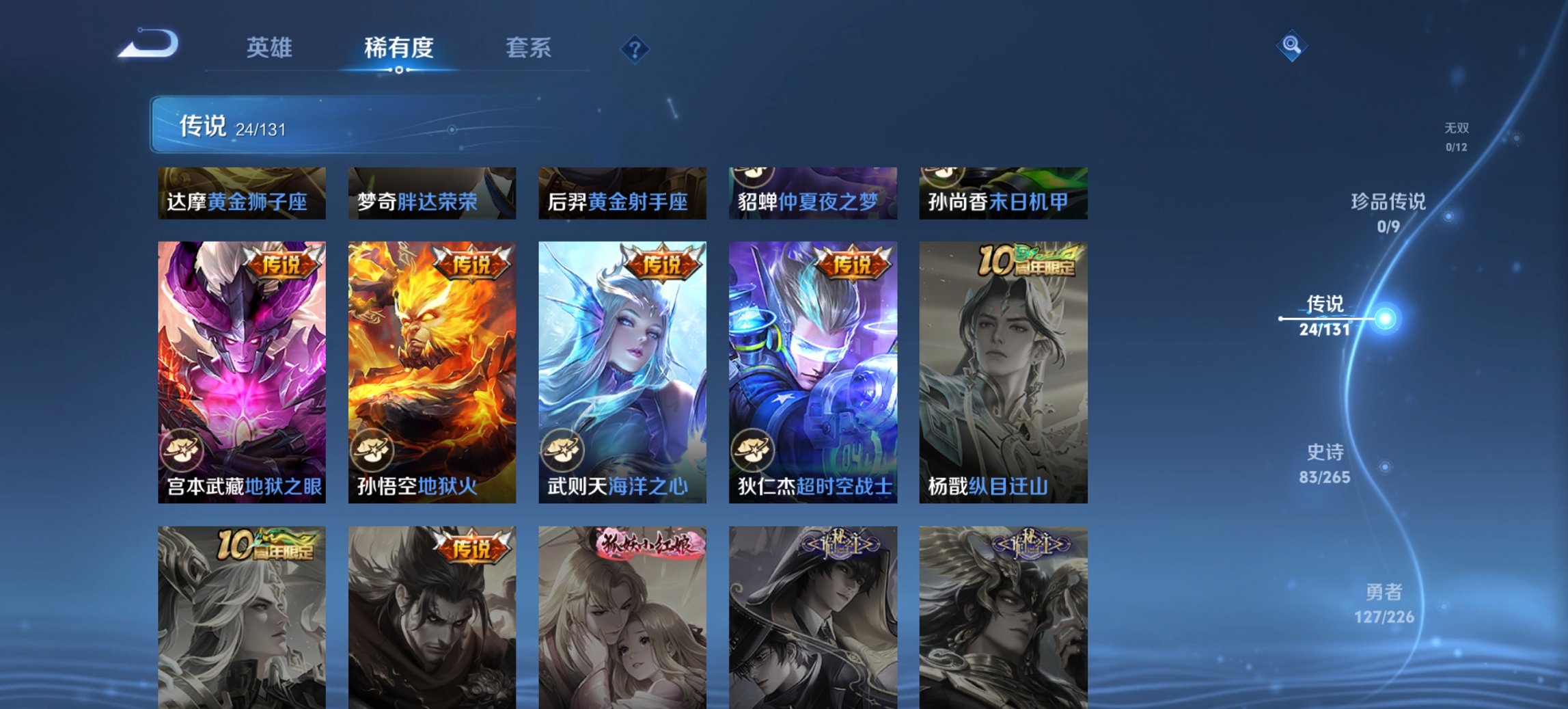This screenshot has height=709, width=1568.
Task: Switch to the 套系 tab
Action: click(x=528, y=48)
